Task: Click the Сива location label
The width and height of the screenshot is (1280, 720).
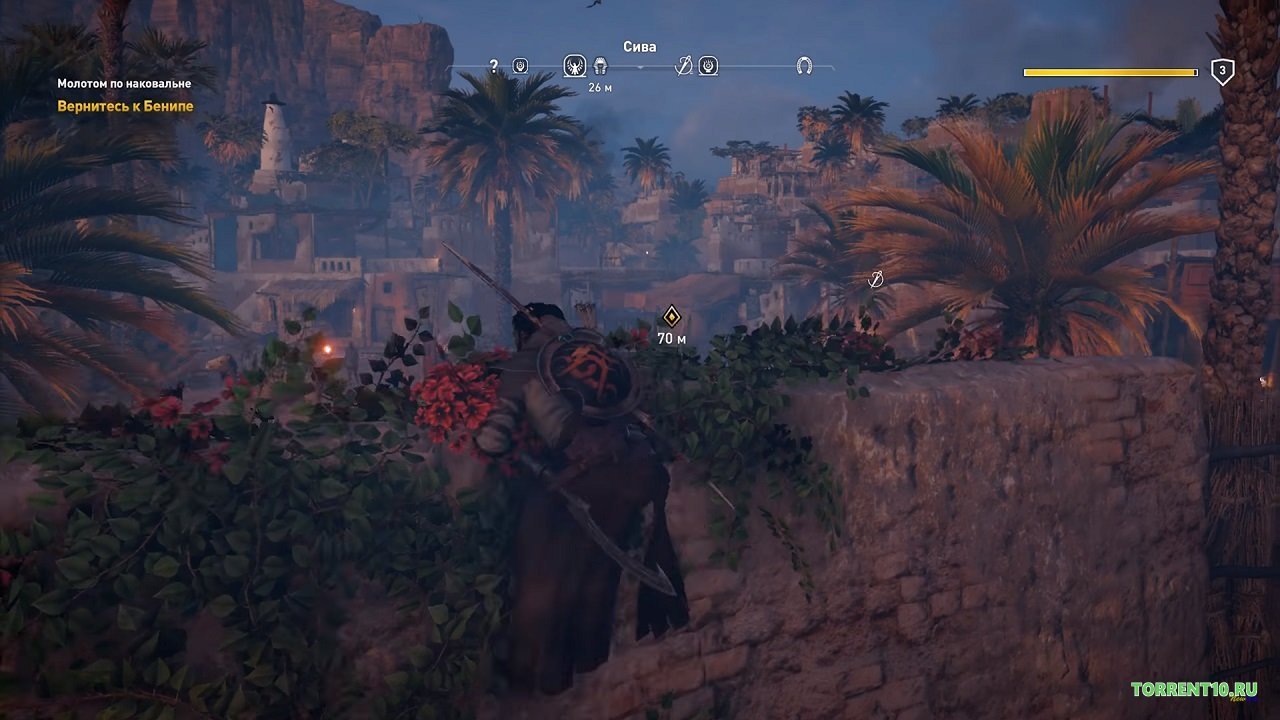Action: pos(640,45)
